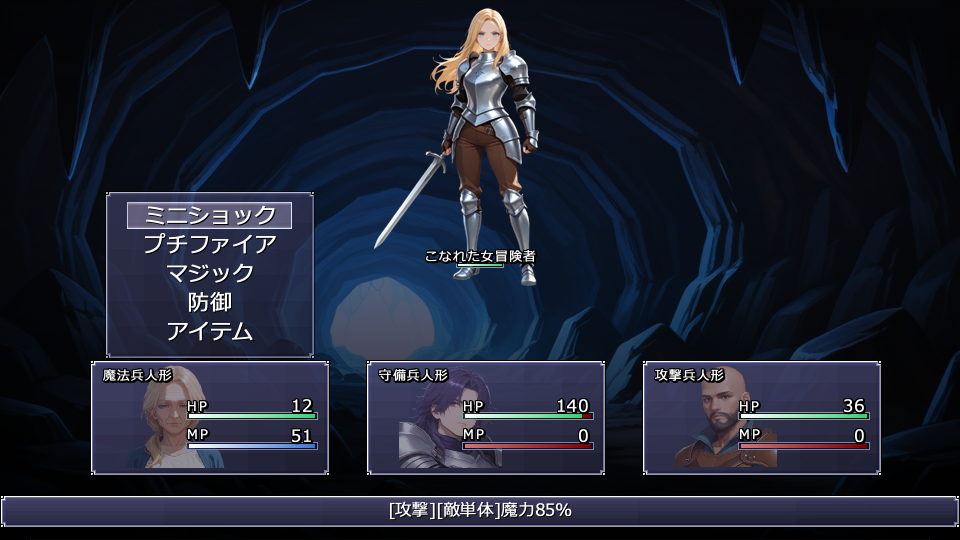This screenshot has width=960, height=540.
Task: Choose 防御 to defend
Action: [x=210, y=302]
